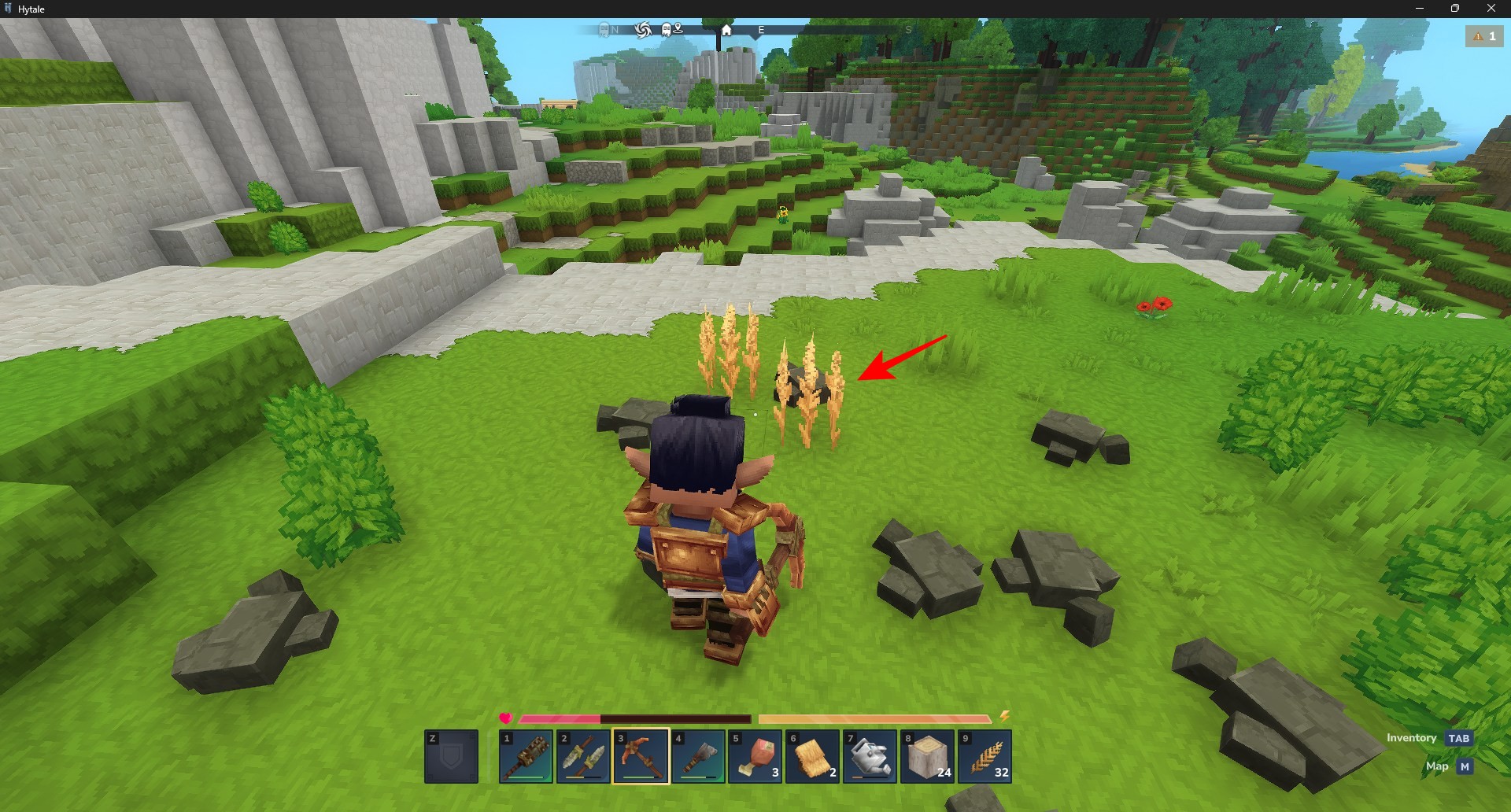Select the raw meat drumstick slot
The image size is (1511, 812).
pyautogui.click(x=755, y=756)
